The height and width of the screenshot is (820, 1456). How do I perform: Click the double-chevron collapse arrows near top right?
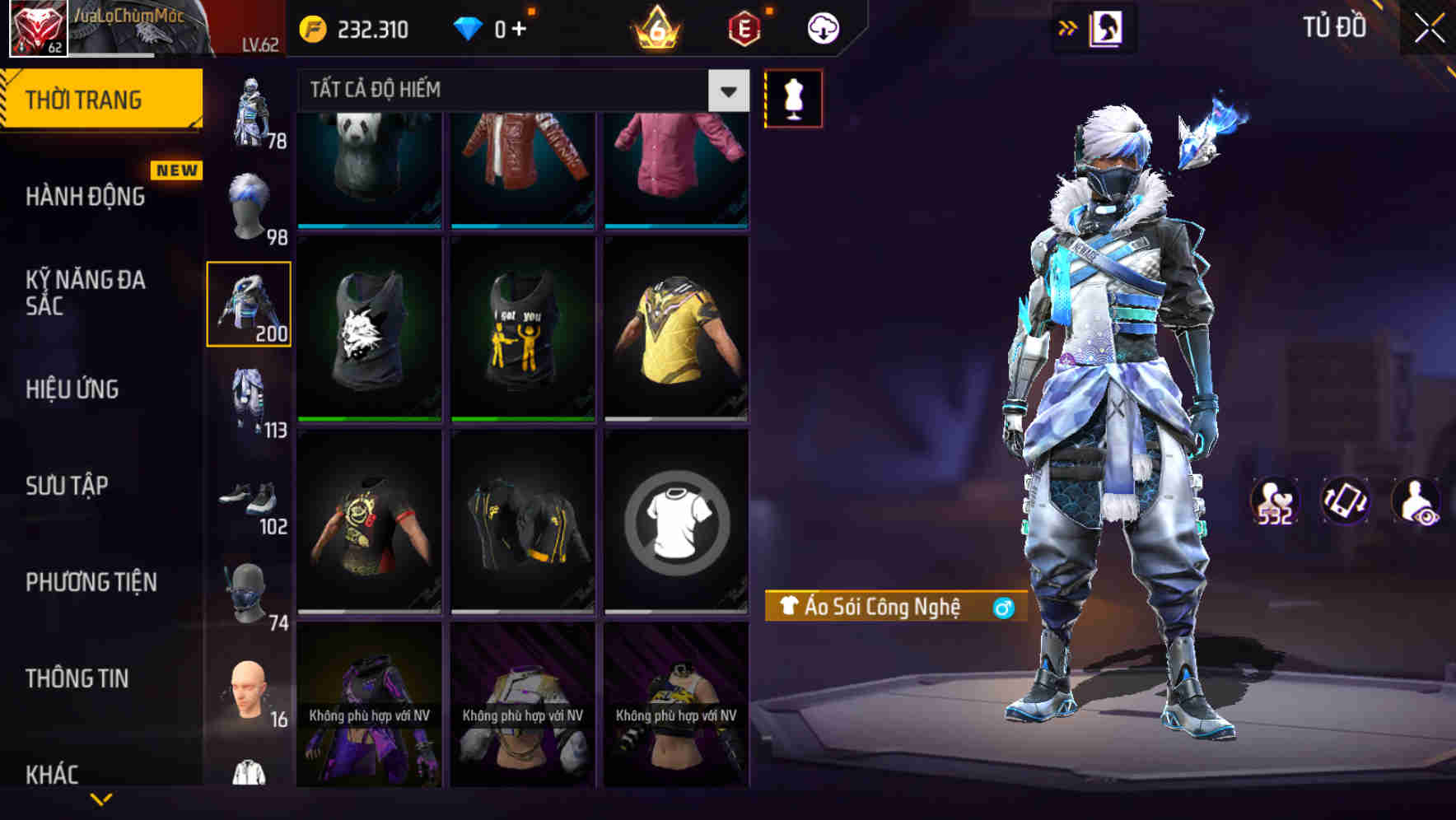tap(1067, 26)
